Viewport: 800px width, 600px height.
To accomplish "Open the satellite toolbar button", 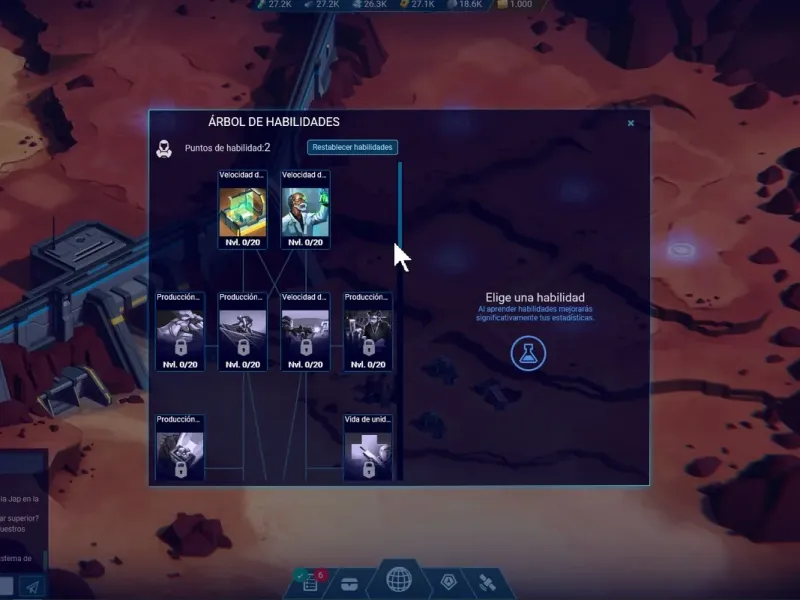I will 488,582.
